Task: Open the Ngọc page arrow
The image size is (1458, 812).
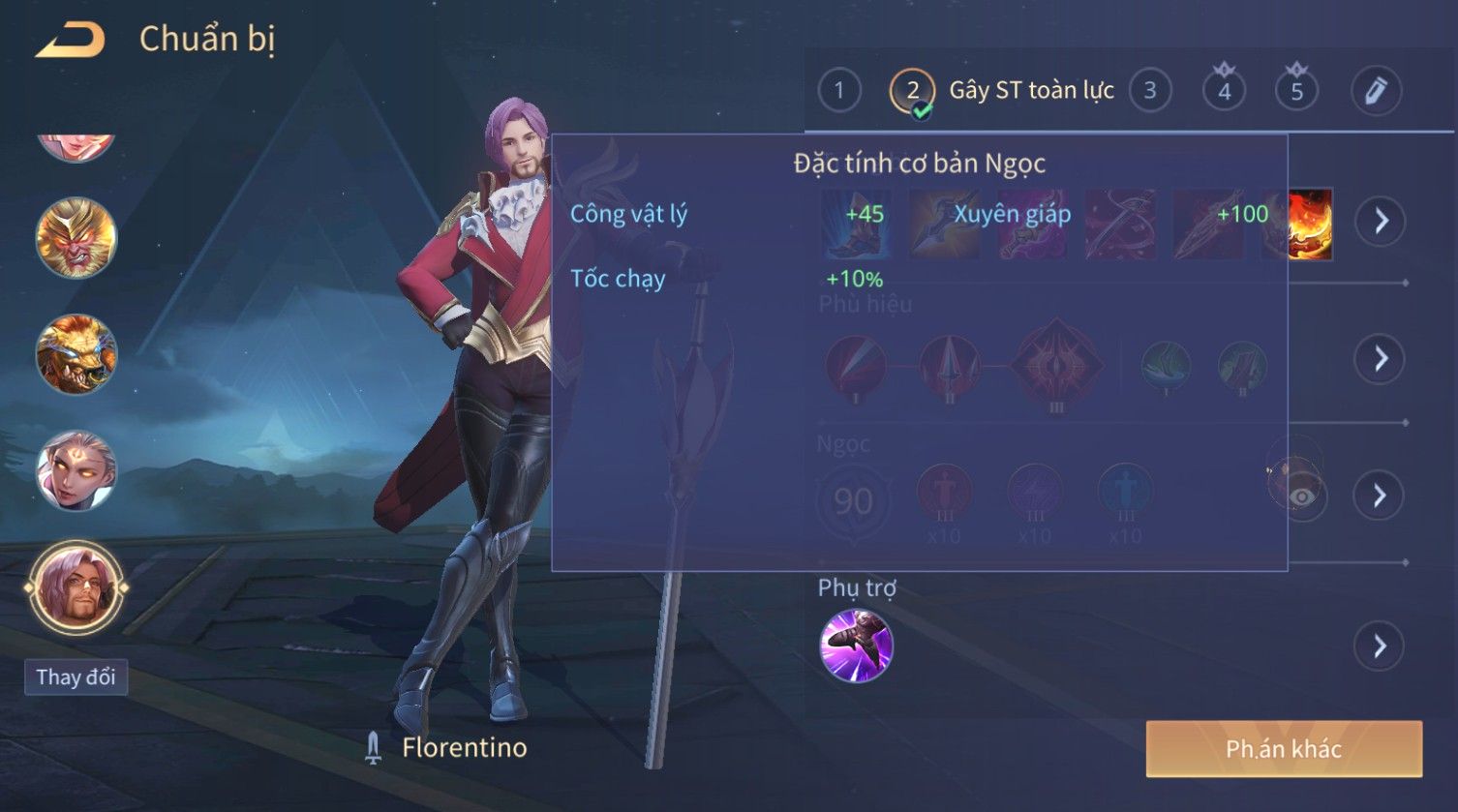Action: (1379, 496)
